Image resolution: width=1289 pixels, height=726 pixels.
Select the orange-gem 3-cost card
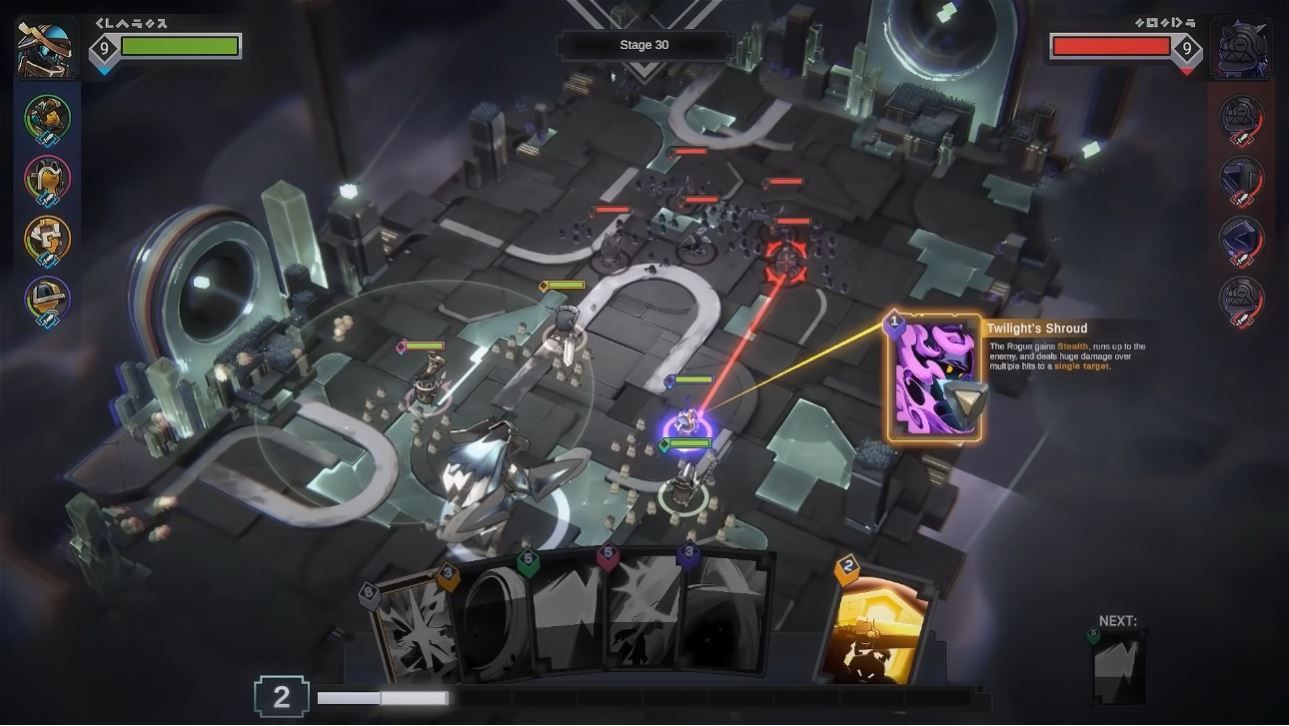[x=490, y=620]
